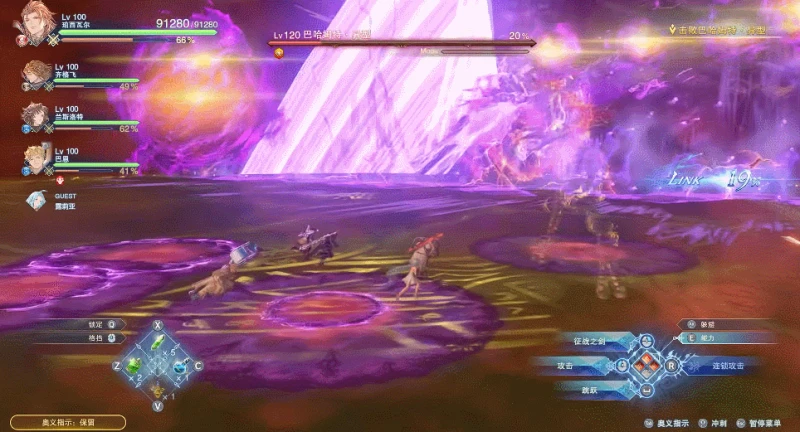800x432 pixels.
Task: Click the QUEST guest portrait 露莉亚
Action: coord(37,200)
